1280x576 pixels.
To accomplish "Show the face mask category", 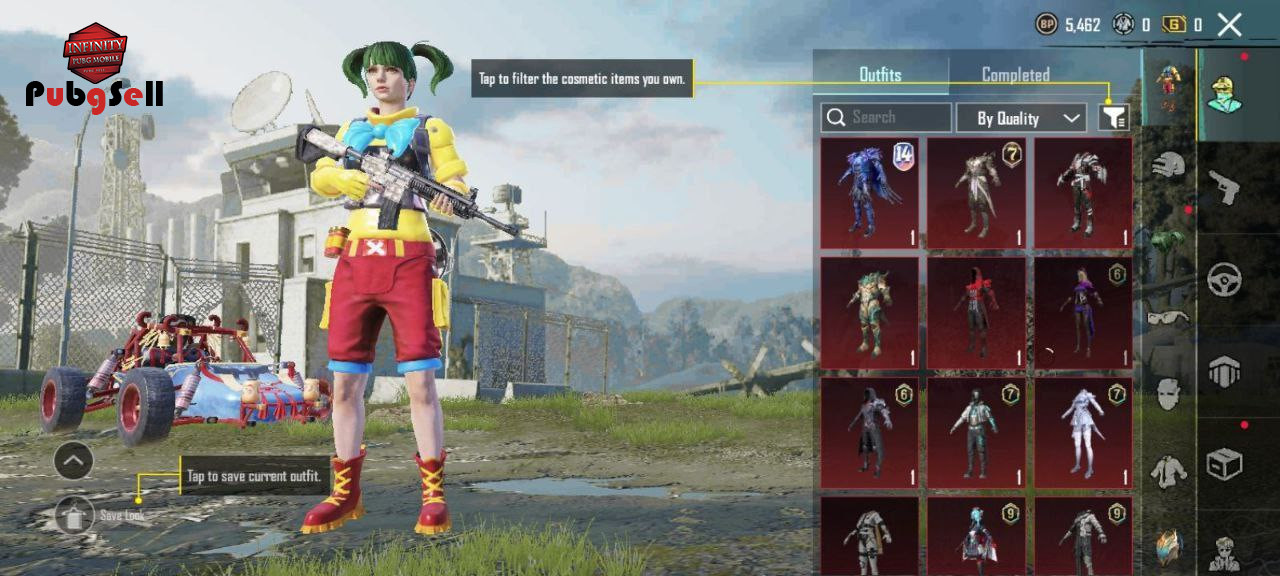I will coord(1168,394).
